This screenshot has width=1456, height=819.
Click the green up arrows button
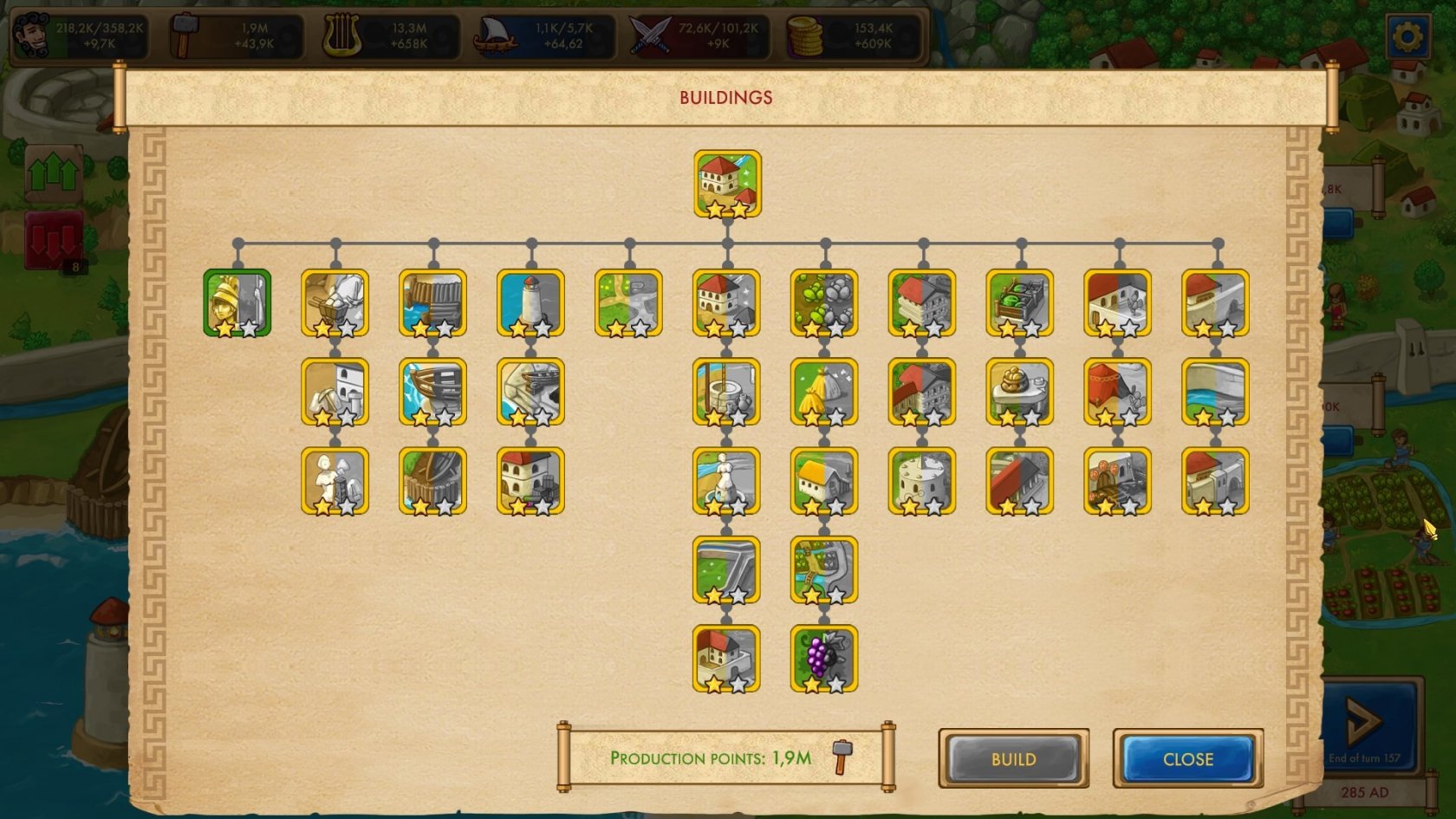click(54, 174)
